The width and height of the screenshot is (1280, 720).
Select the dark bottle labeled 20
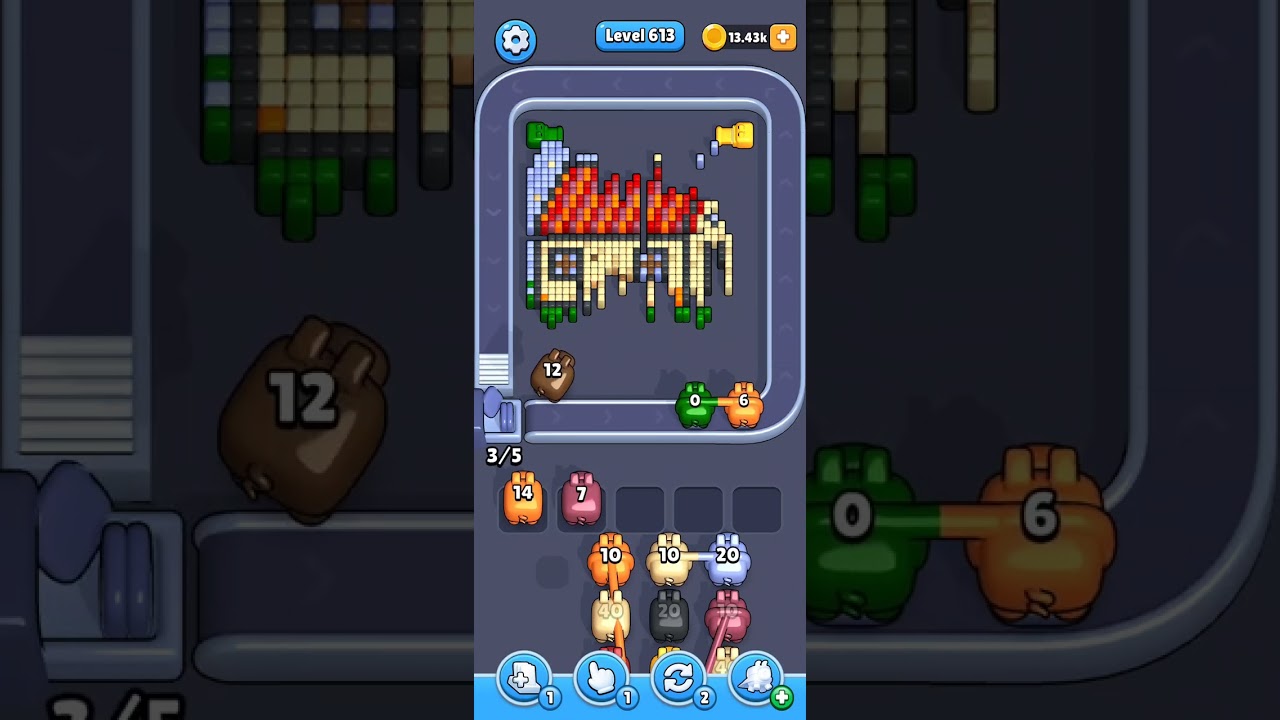coord(667,614)
